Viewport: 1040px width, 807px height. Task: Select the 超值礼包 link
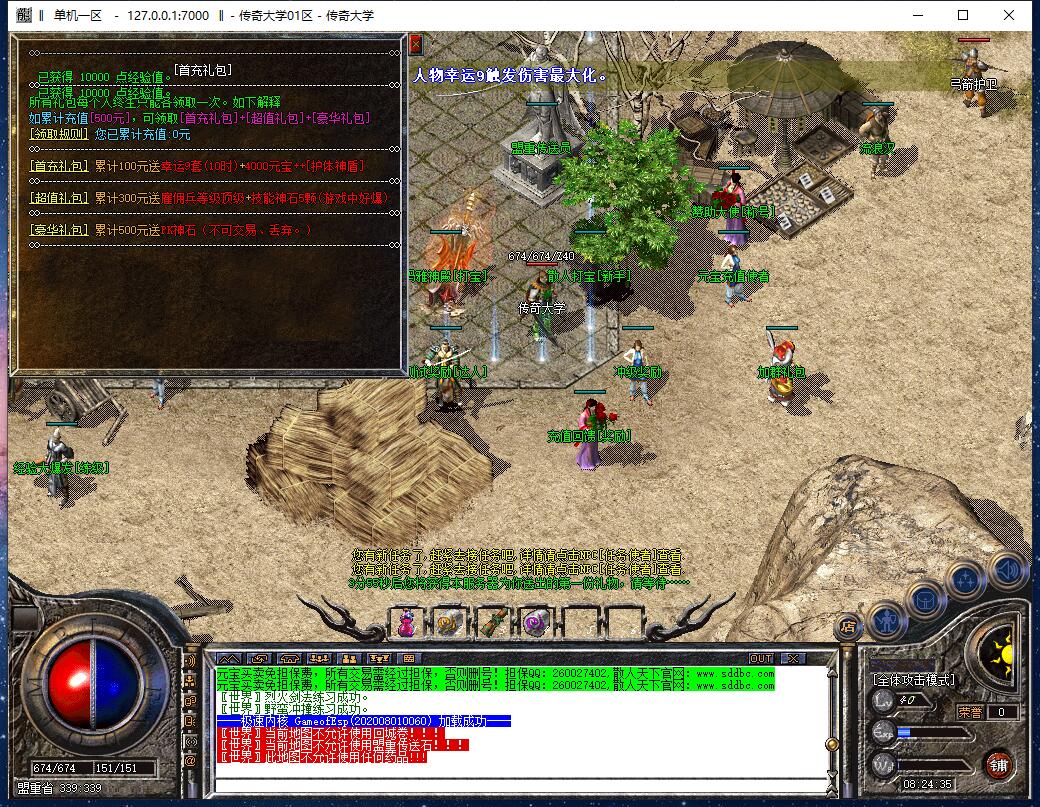(59, 198)
